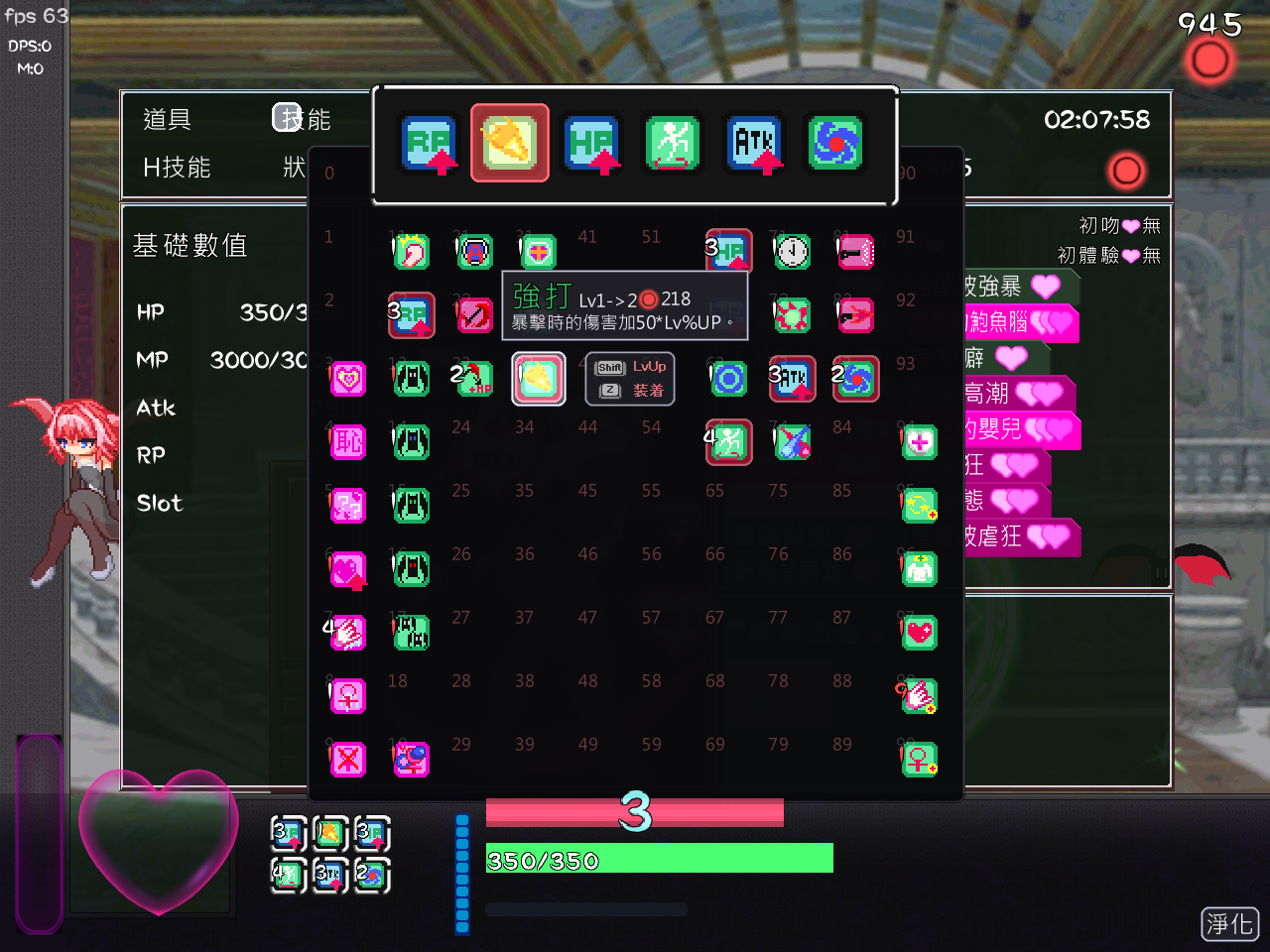Select the blue ring skill icon
The height and width of the screenshot is (952, 1270).
(729, 379)
